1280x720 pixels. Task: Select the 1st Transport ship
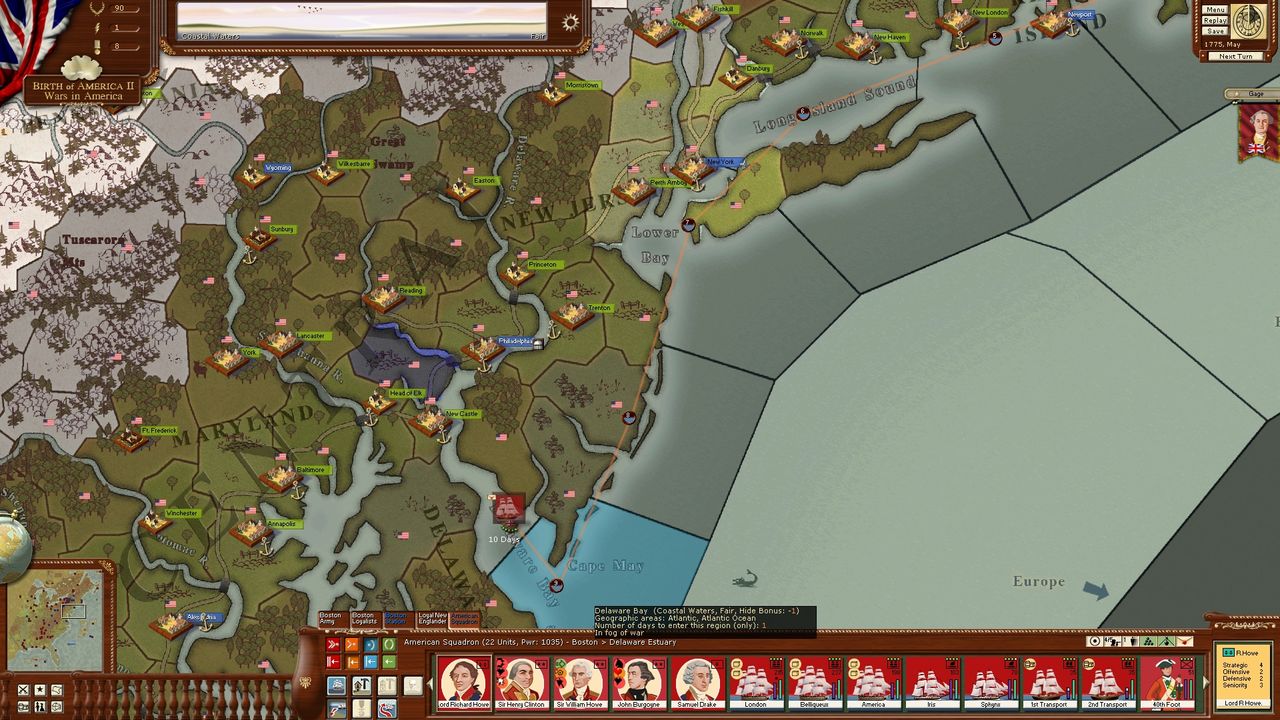coord(1049,681)
